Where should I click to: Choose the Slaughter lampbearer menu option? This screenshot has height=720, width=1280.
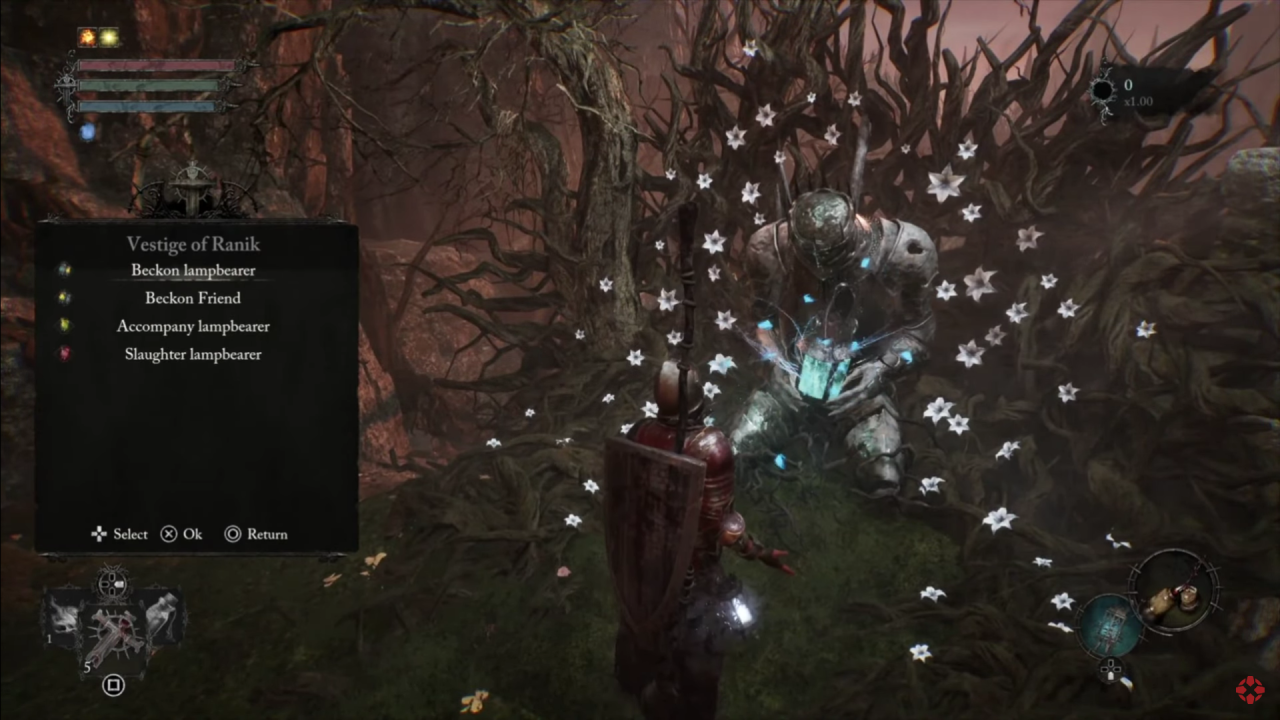(193, 354)
